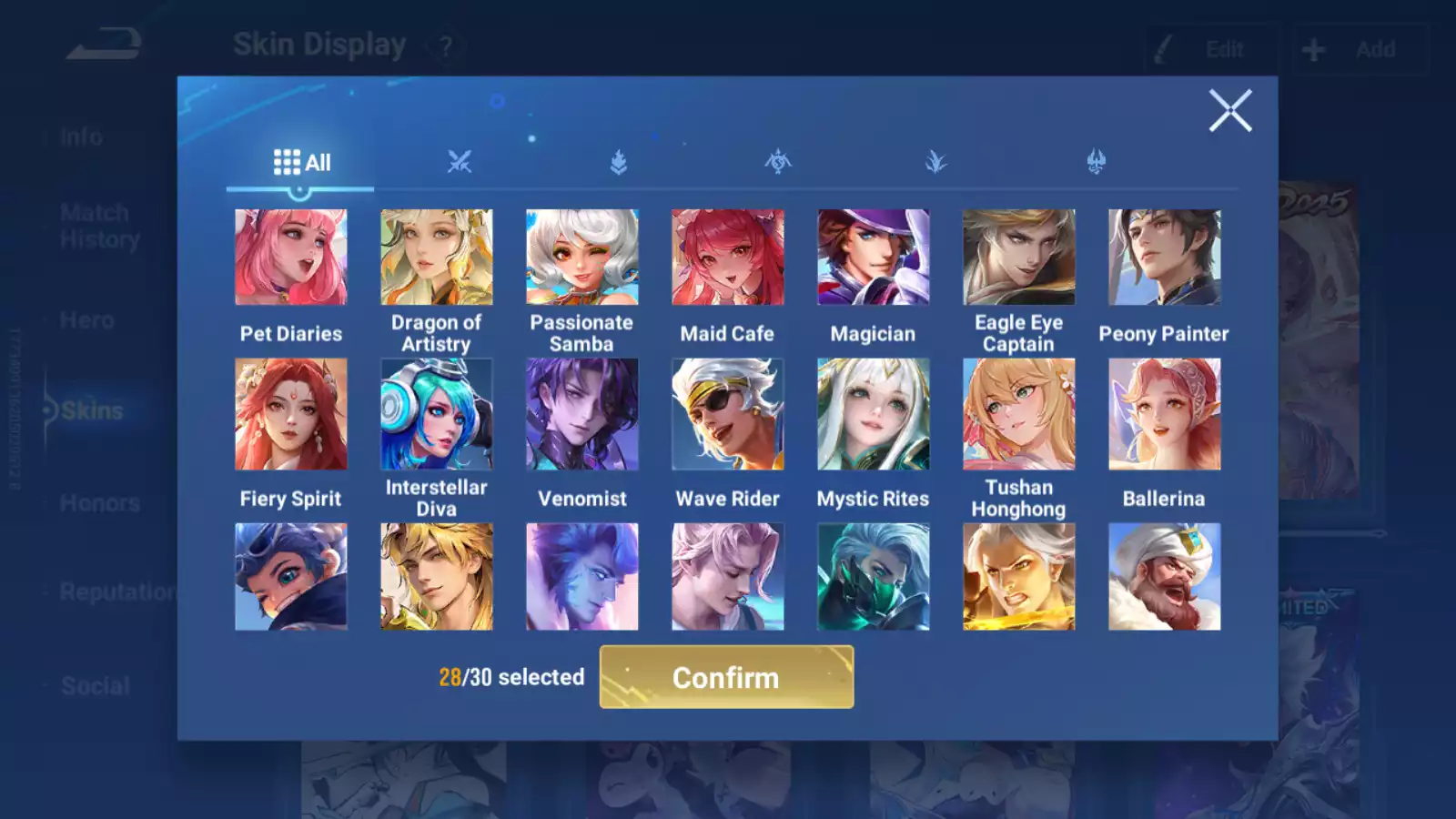Select the Wave Rider skin thumbnail
This screenshot has height=819, width=1456.
tap(727, 412)
